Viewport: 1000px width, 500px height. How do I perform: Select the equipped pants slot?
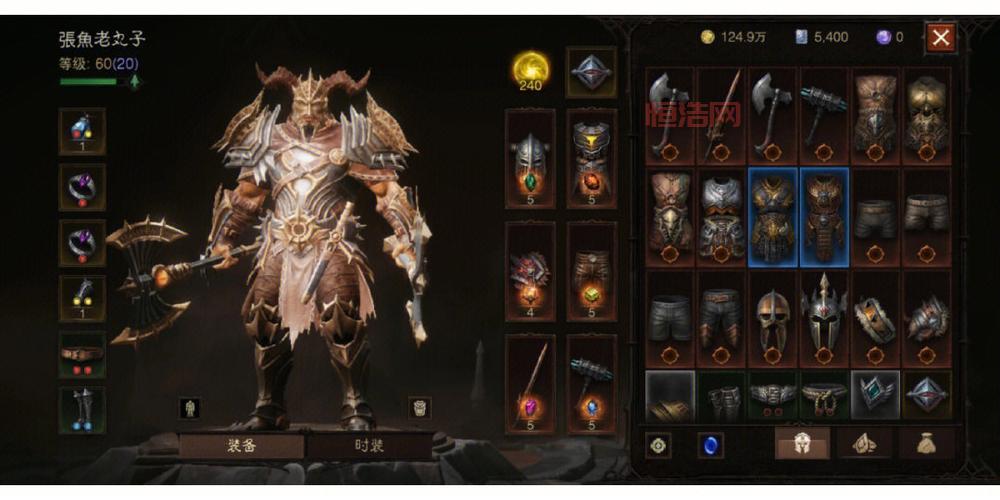(592, 272)
